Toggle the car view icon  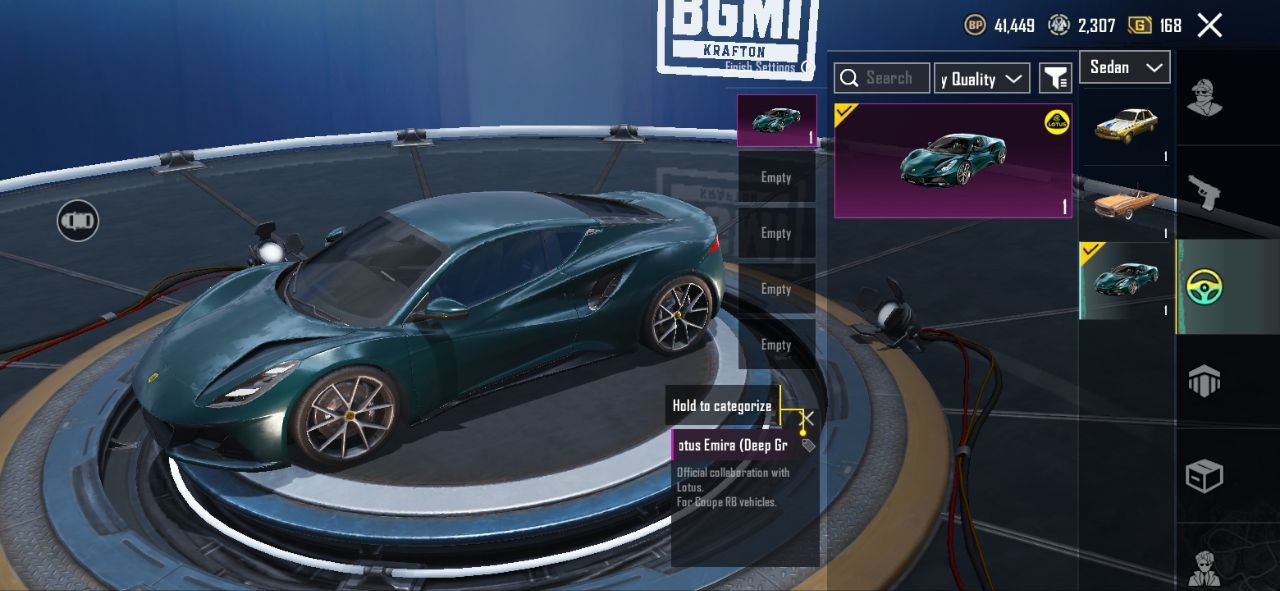tap(78, 220)
